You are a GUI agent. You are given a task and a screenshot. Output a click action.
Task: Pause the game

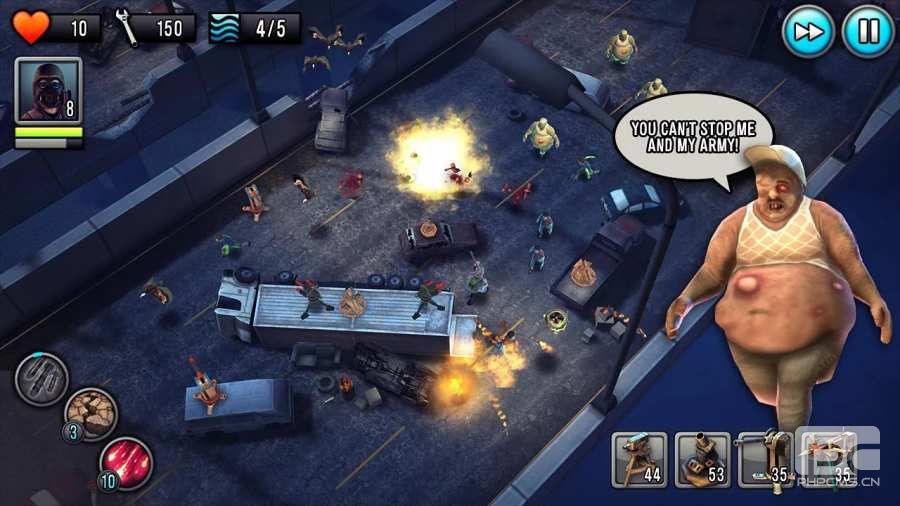(866, 31)
